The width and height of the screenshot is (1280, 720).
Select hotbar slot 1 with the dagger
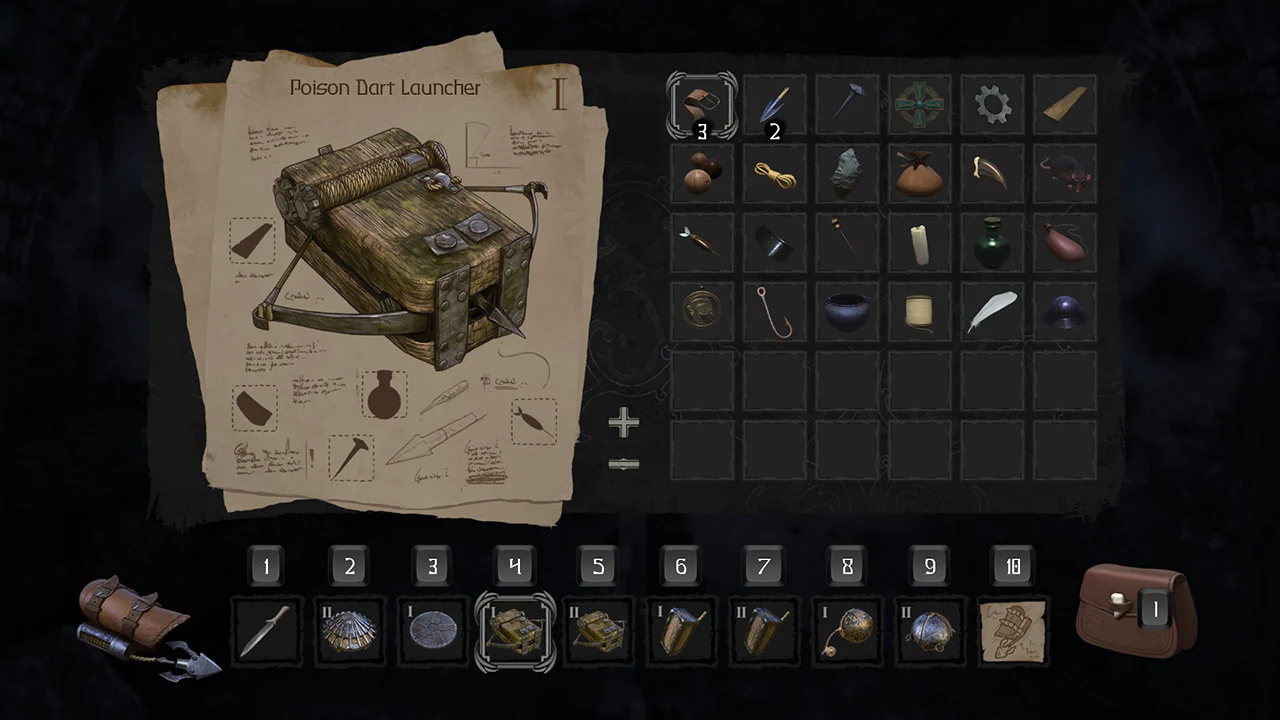click(x=266, y=631)
